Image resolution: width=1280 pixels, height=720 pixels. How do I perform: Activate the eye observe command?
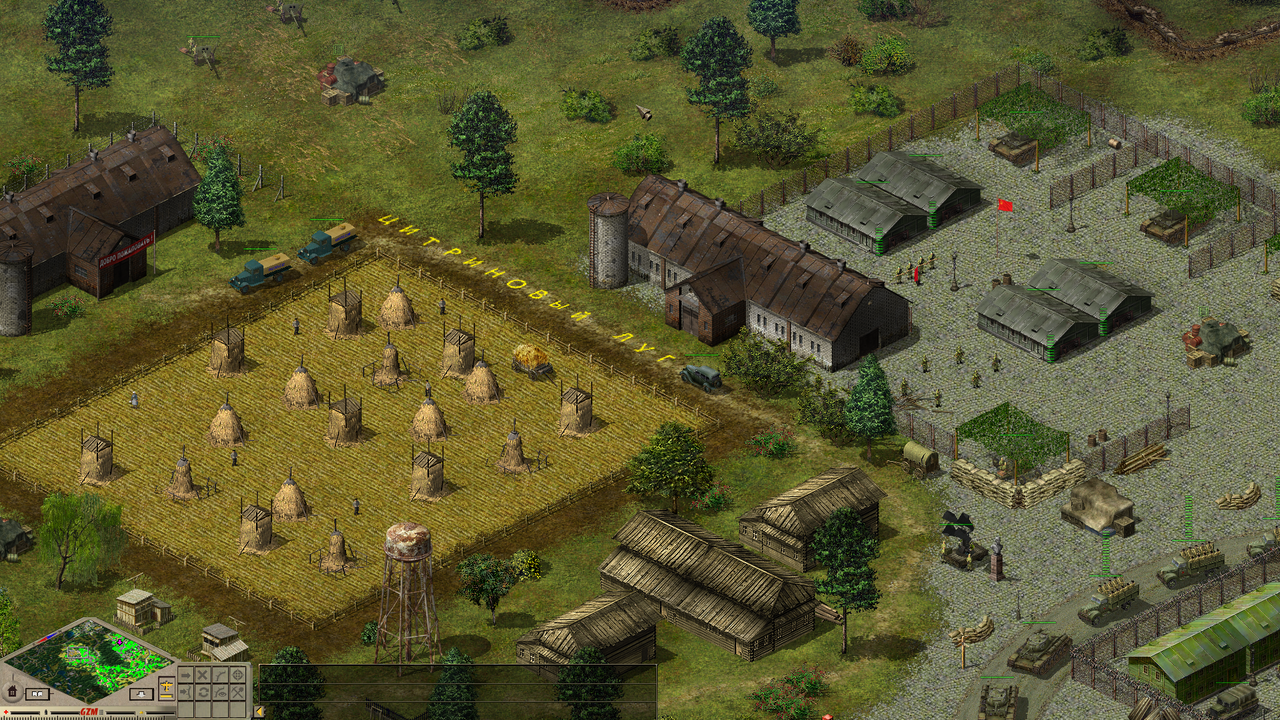click(220, 692)
